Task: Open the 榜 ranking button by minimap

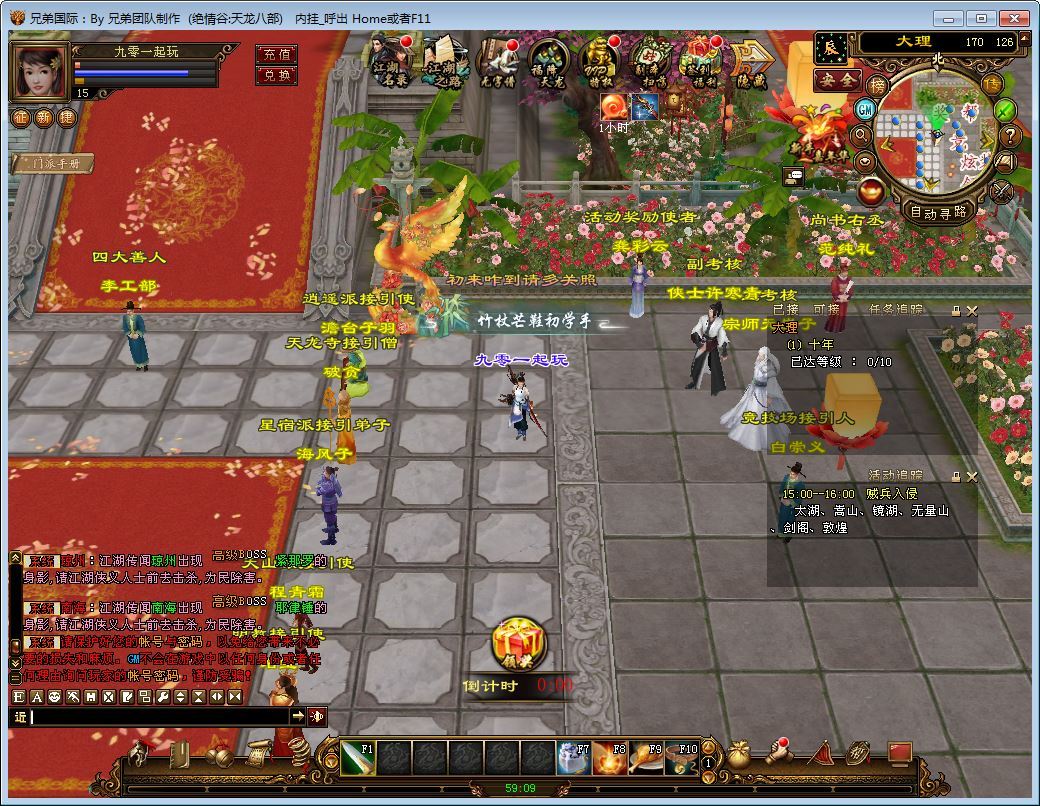Action: coord(877,86)
